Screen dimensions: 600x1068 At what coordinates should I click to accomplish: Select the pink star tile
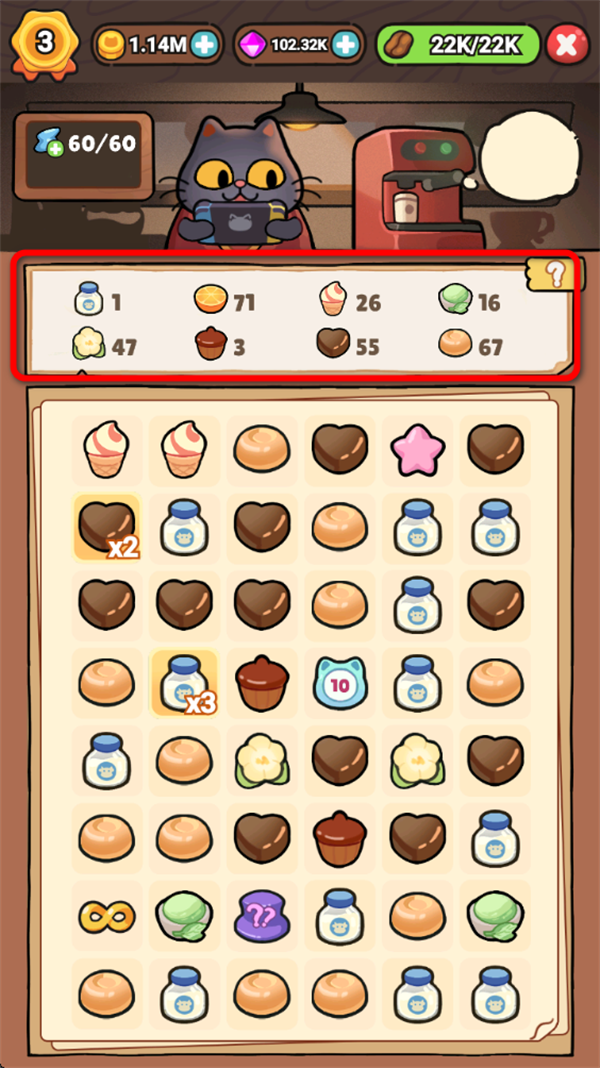click(x=416, y=449)
